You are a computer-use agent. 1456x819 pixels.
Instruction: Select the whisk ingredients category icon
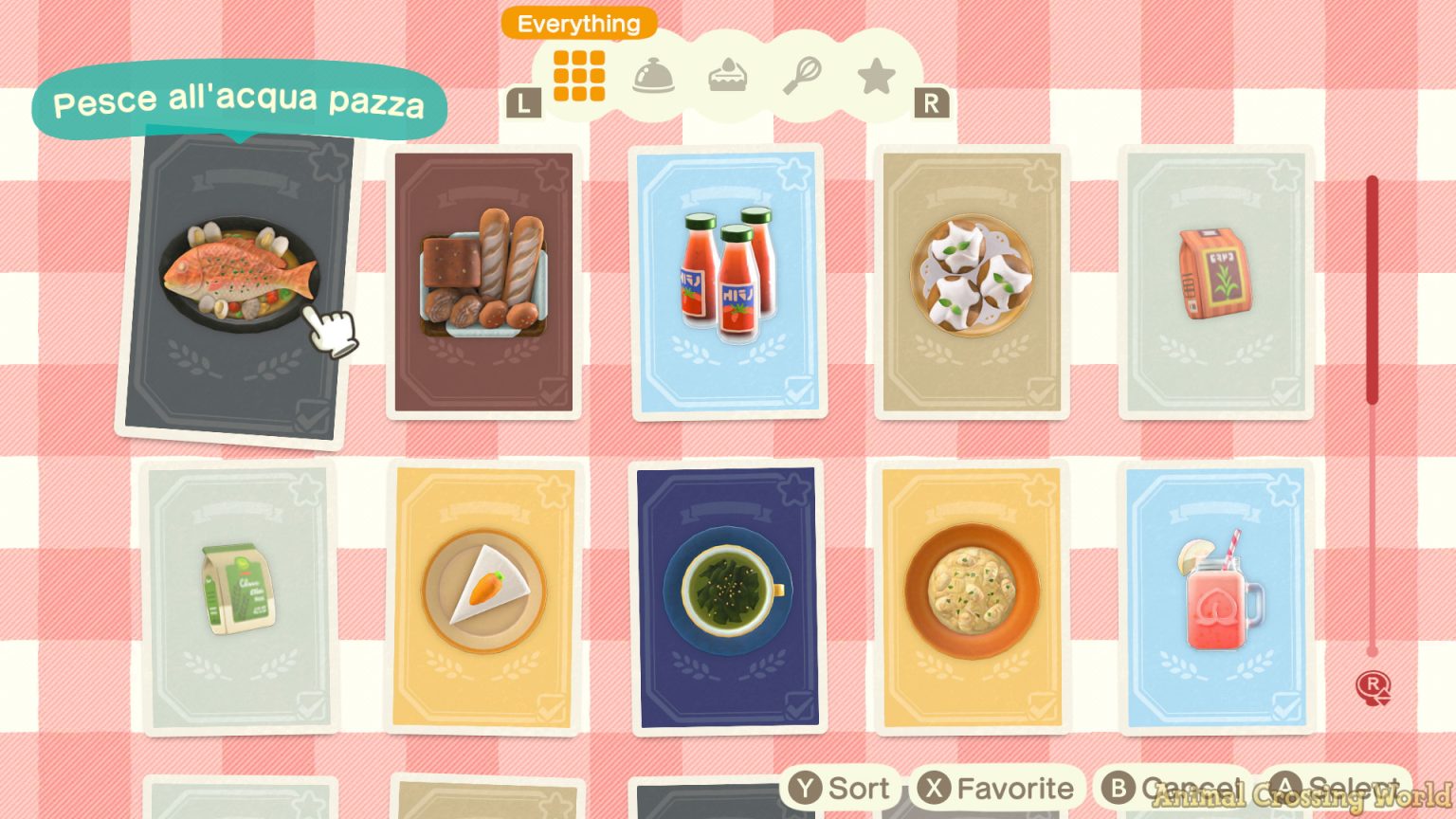click(x=802, y=76)
